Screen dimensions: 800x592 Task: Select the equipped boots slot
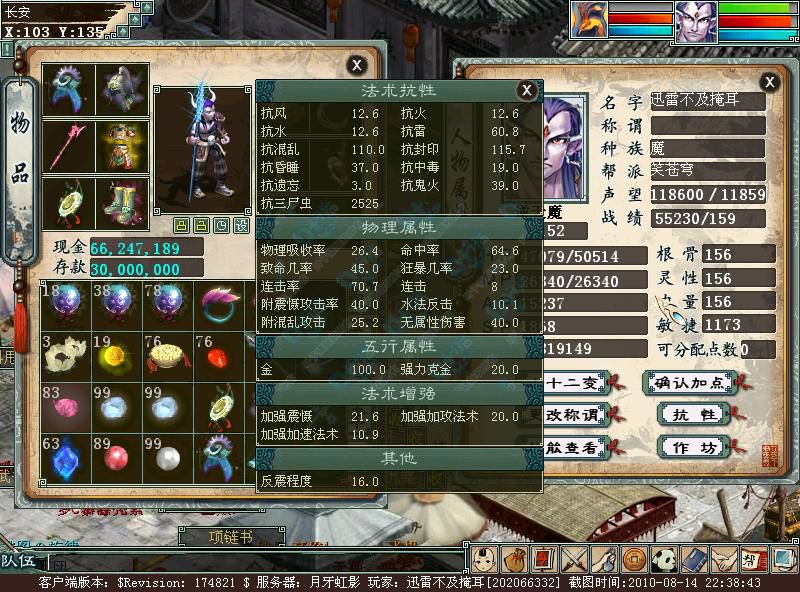(122, 203)
